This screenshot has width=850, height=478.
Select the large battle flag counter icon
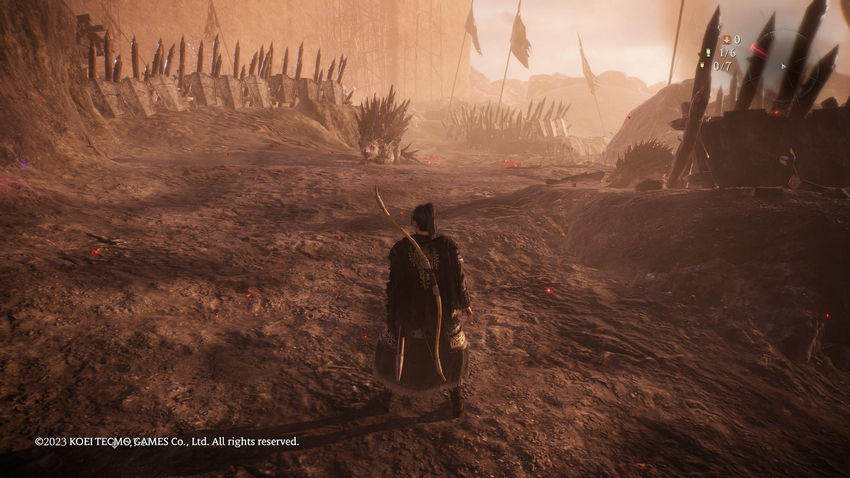[x=708, y=53]
